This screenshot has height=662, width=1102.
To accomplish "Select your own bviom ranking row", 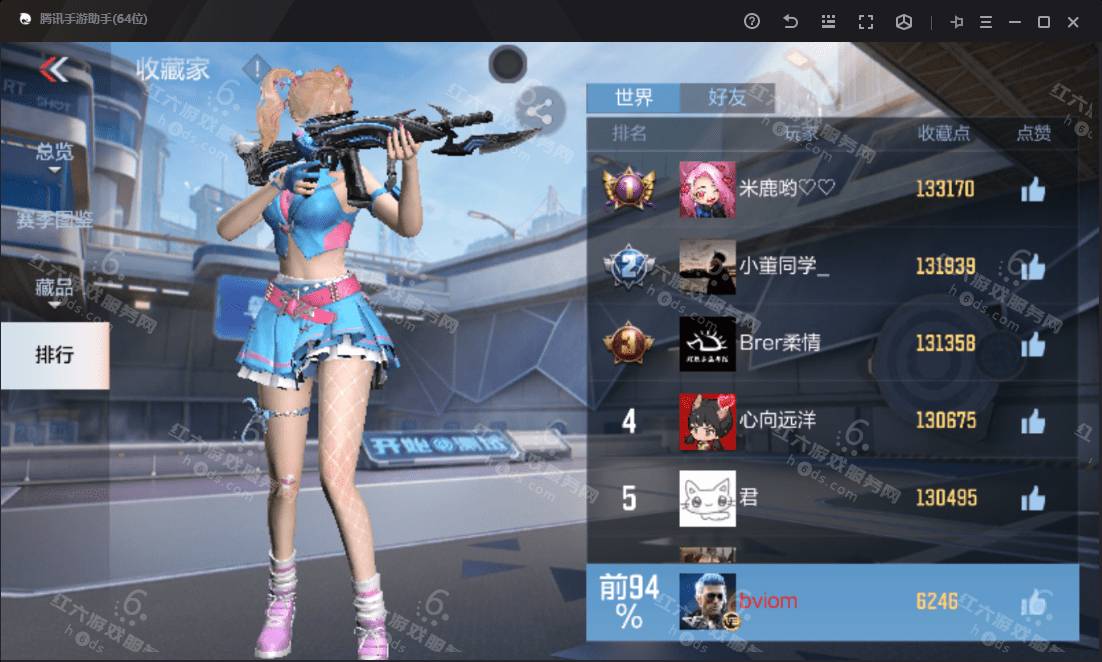I will click(x=832, y=602).
